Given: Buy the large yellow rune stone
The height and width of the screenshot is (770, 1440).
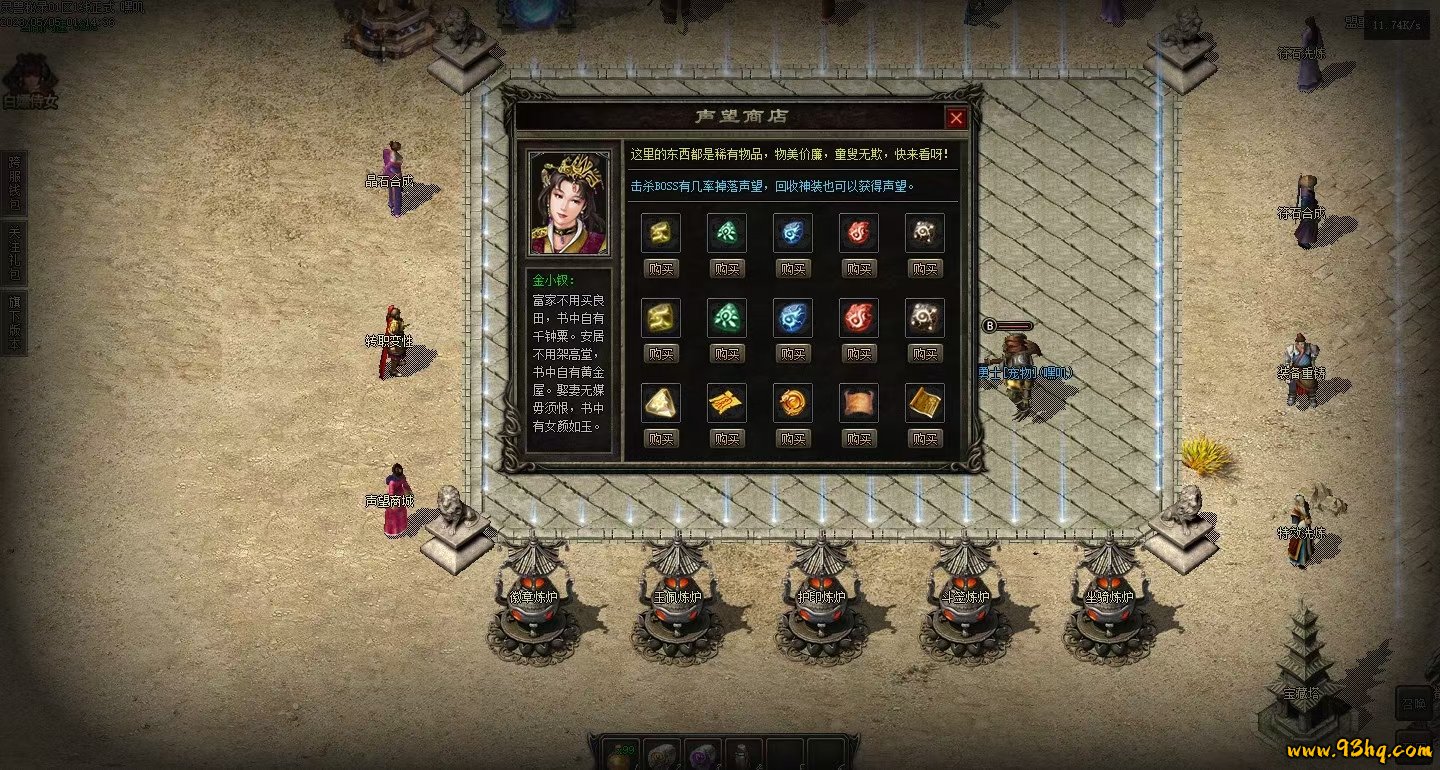Looking at the screenshot, I should [x=661, y=353].
